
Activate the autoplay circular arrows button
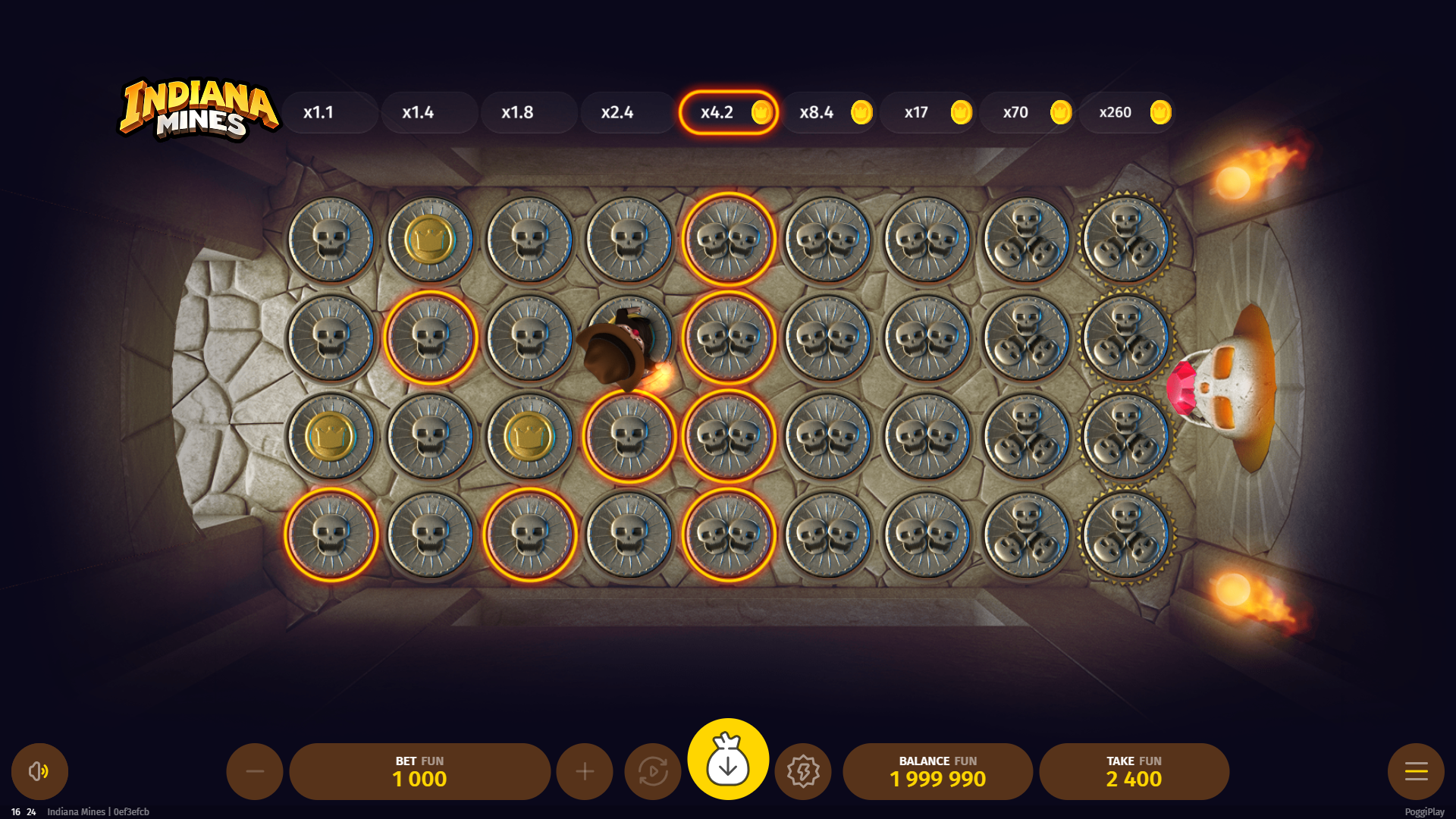pyautogui.click(x=653, y=771)
